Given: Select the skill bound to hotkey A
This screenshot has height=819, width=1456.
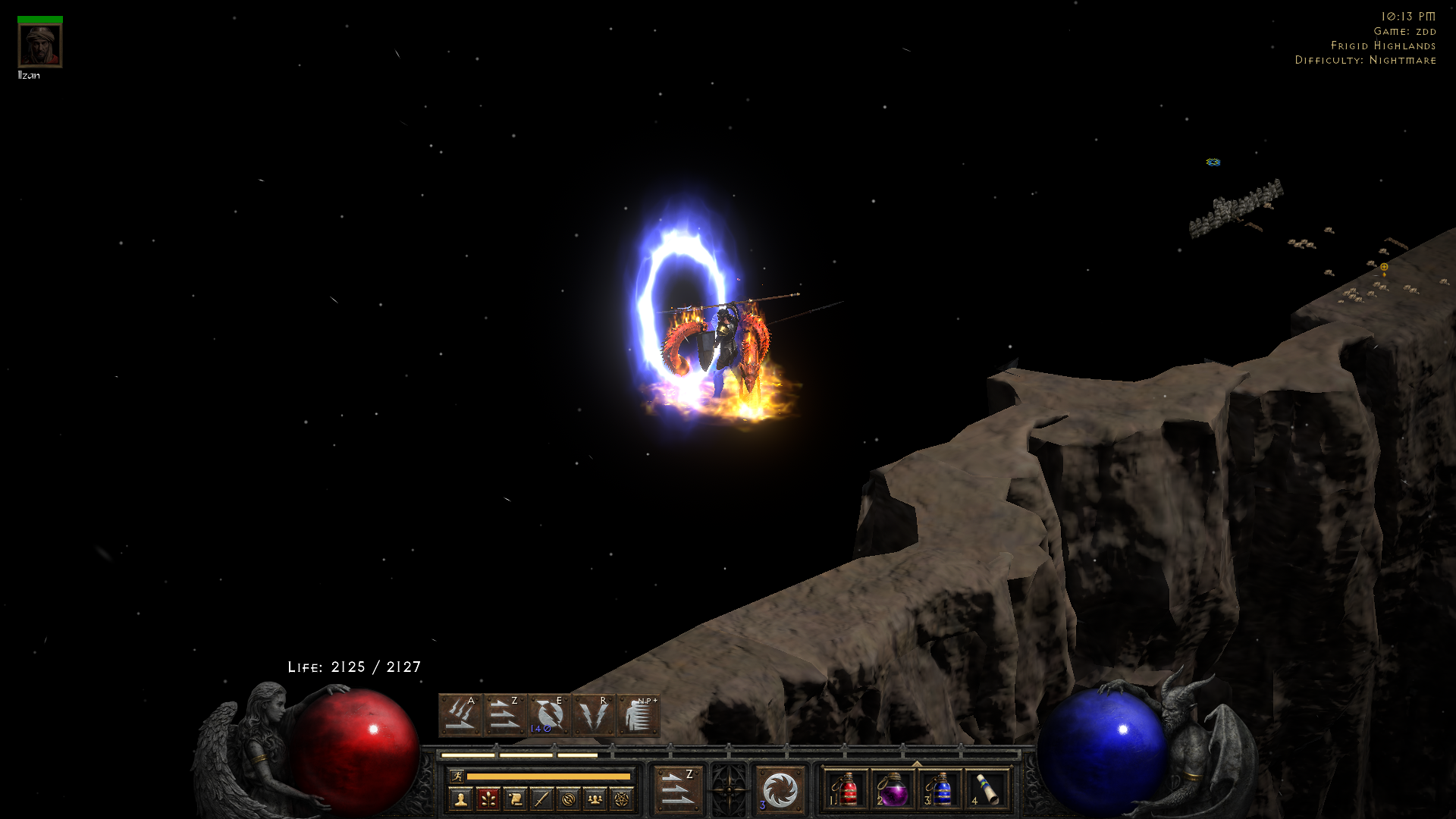Looking at the screenshot, I should (x=461, y=713).
